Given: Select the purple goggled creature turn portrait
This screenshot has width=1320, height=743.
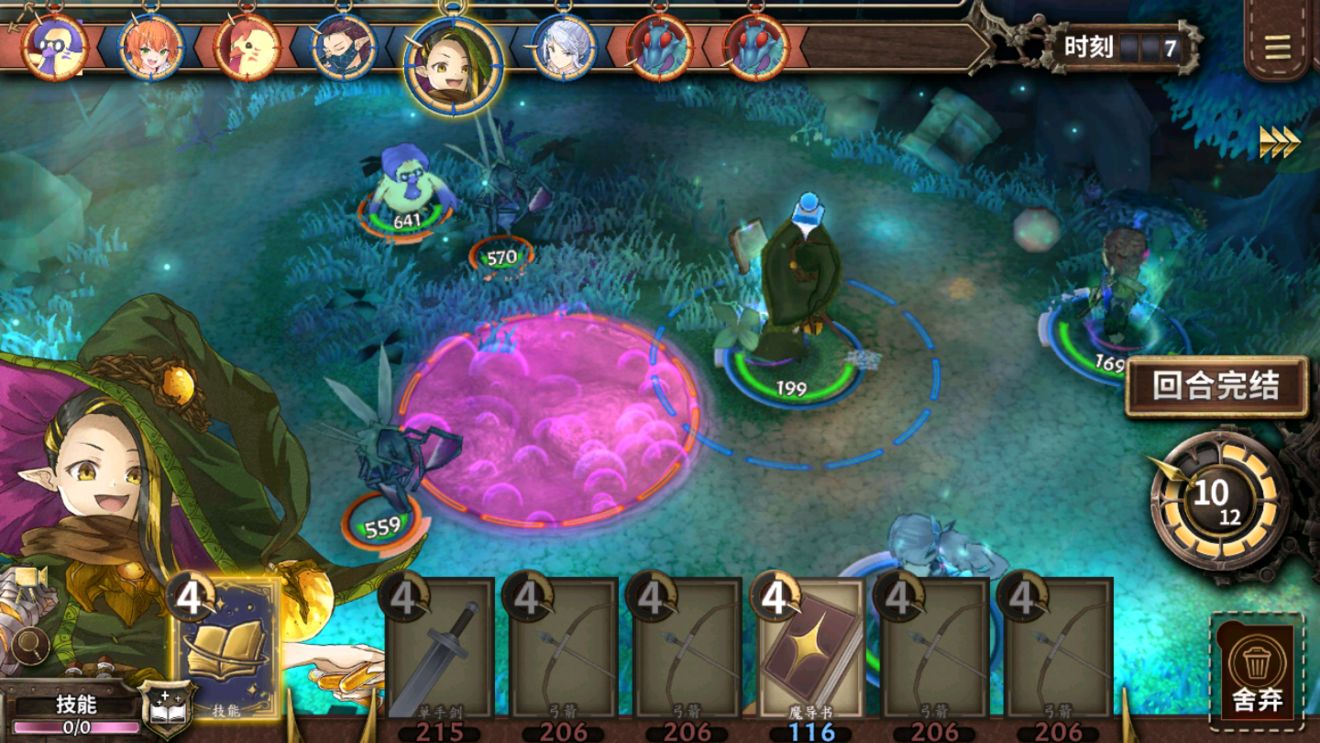Looking at the screenshot, I should click(53, 46).
